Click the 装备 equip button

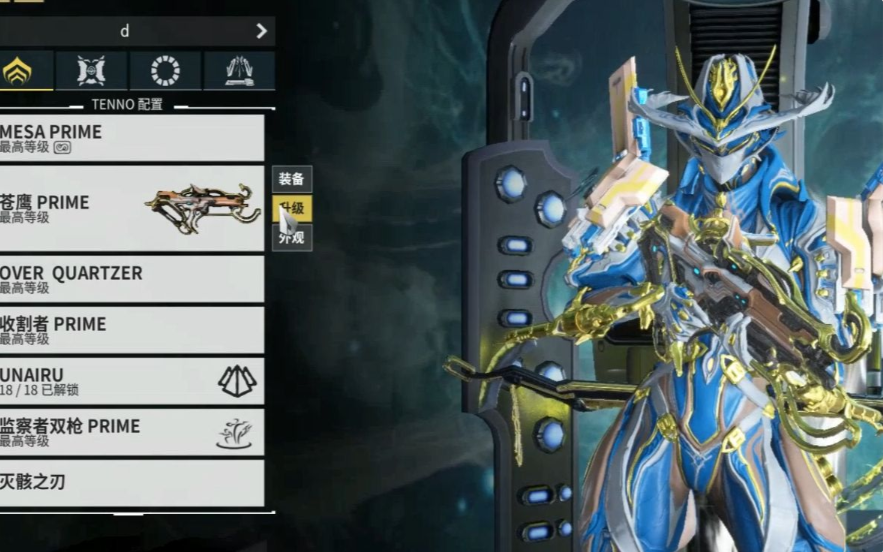click(x=292, y=180)
